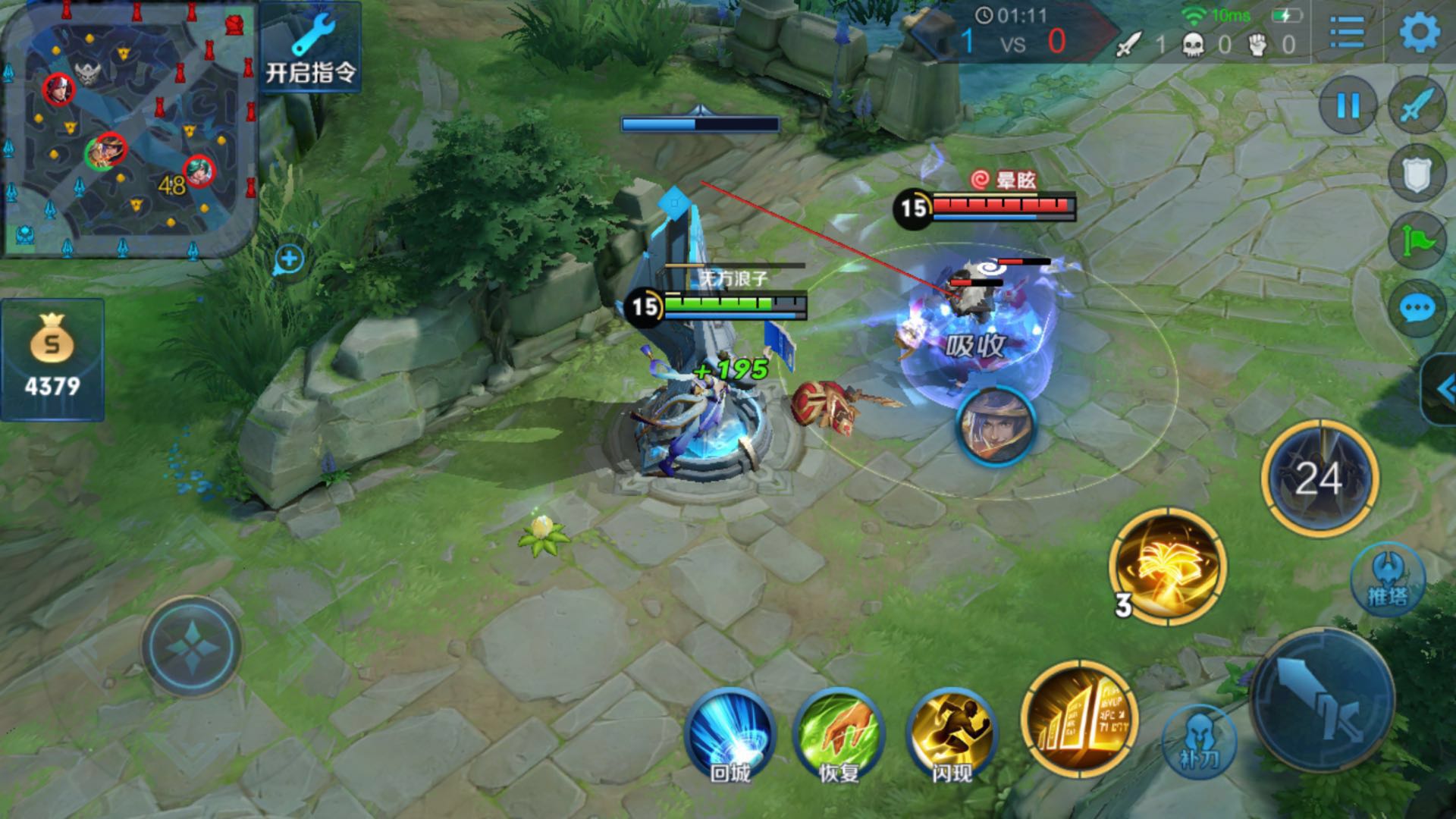Screen dimensions: 1456x819
Task: Select the ultimate skill on cooldown
Action: tap(1319, 478)
